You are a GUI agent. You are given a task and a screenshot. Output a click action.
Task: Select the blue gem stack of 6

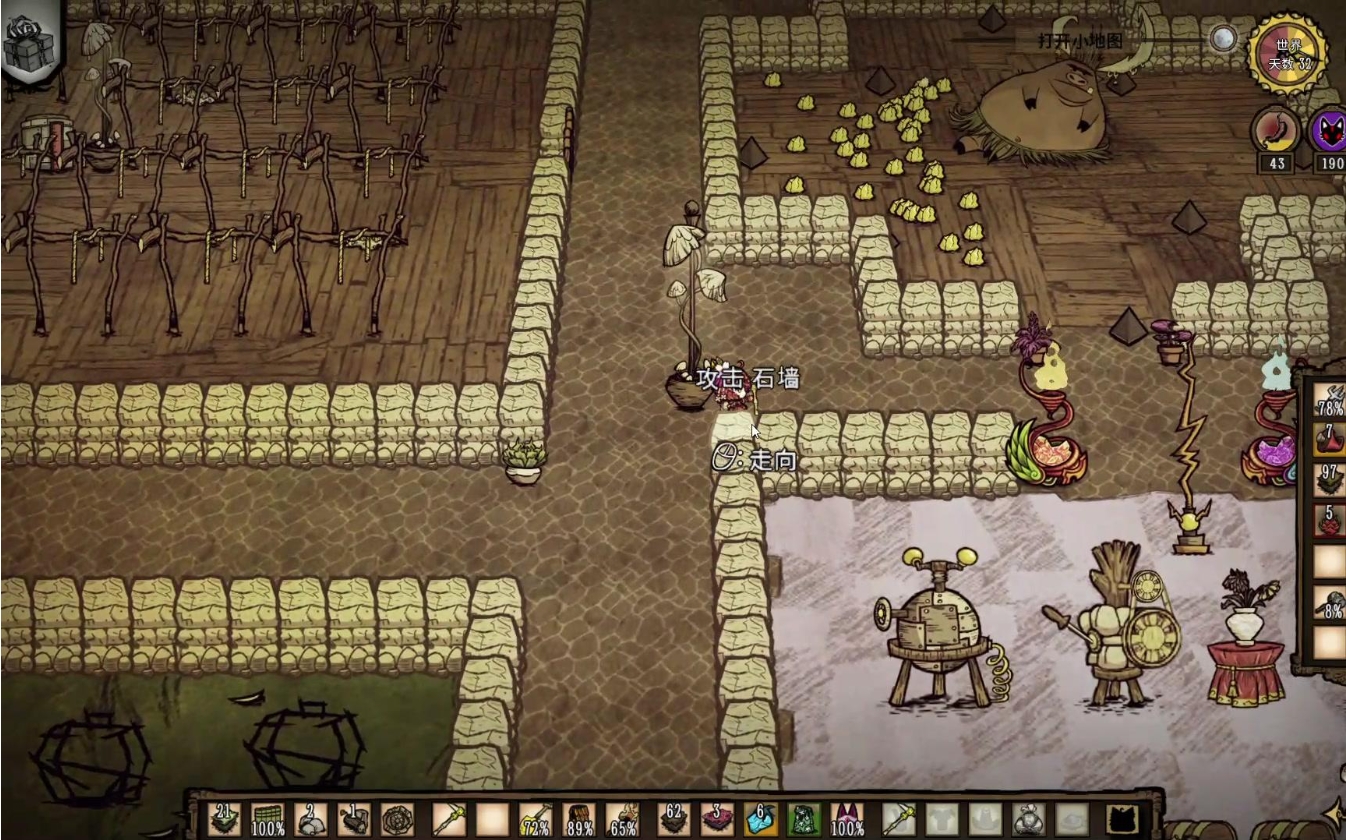[760, 820]
